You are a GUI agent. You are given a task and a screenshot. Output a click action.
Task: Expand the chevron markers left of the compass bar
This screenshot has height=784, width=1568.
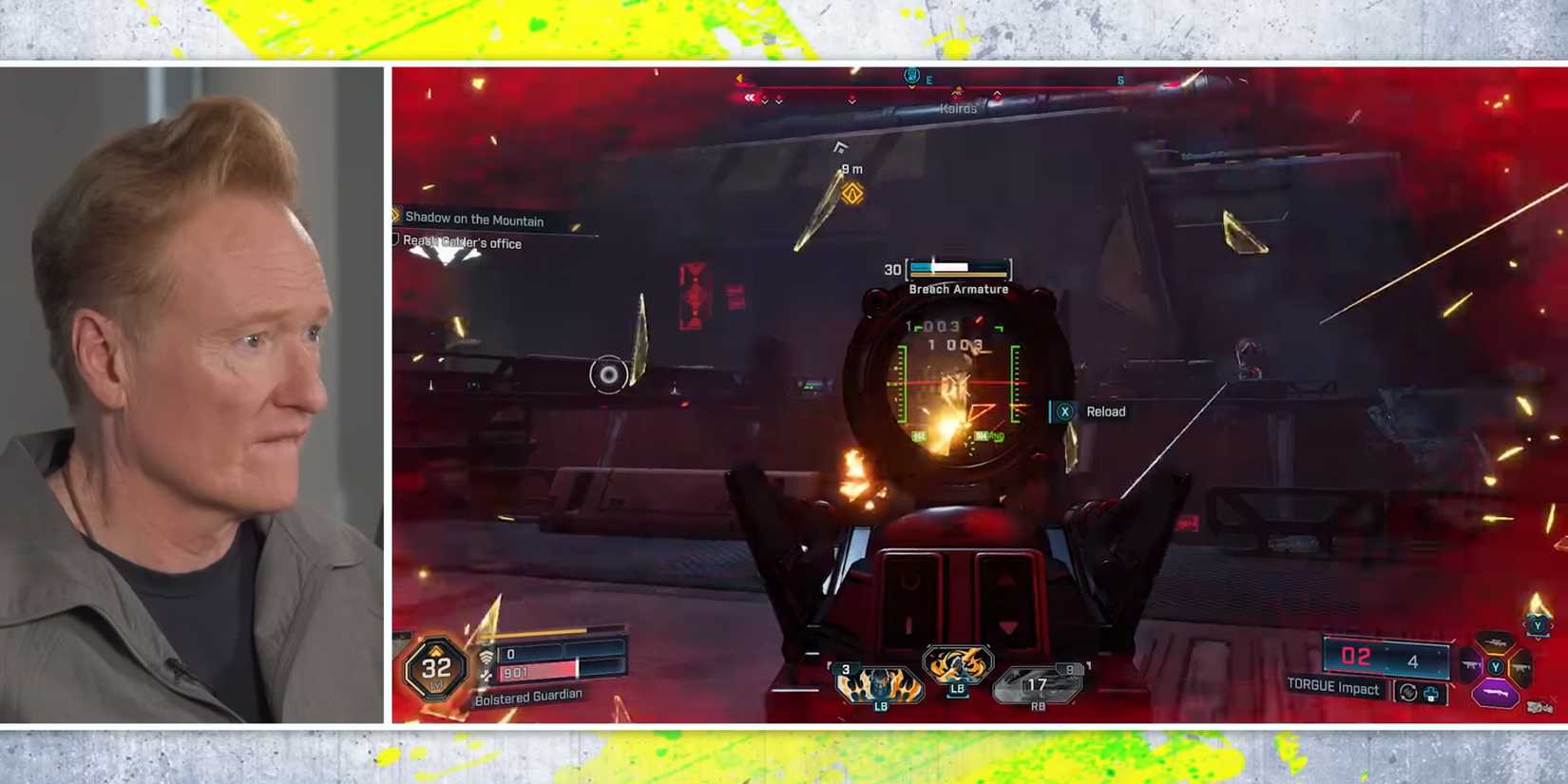[751, 96]
